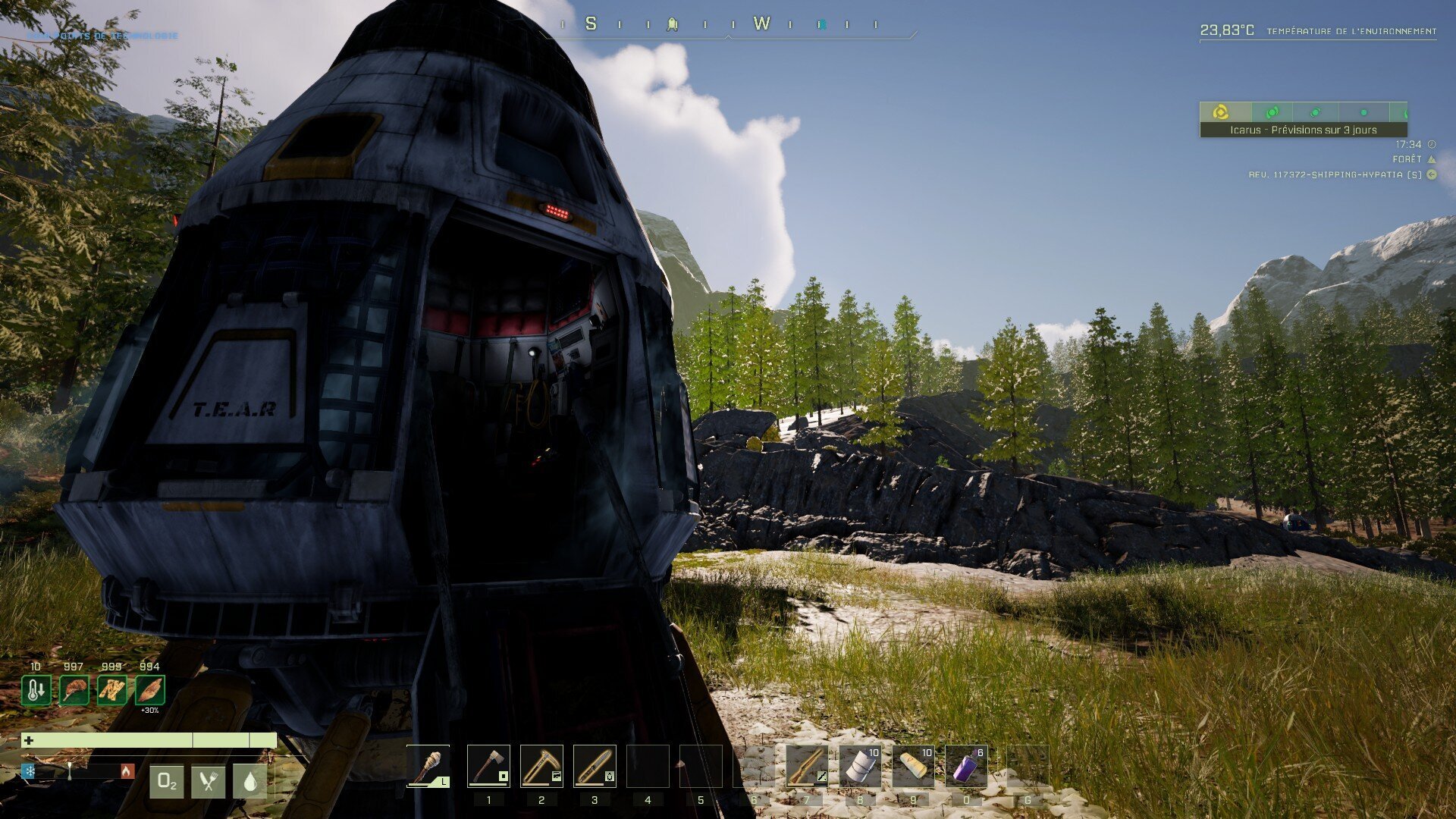Screen dimensions: 1456x819
Task: Use the purple bottle in slot 0
Action: coord(966,767)
